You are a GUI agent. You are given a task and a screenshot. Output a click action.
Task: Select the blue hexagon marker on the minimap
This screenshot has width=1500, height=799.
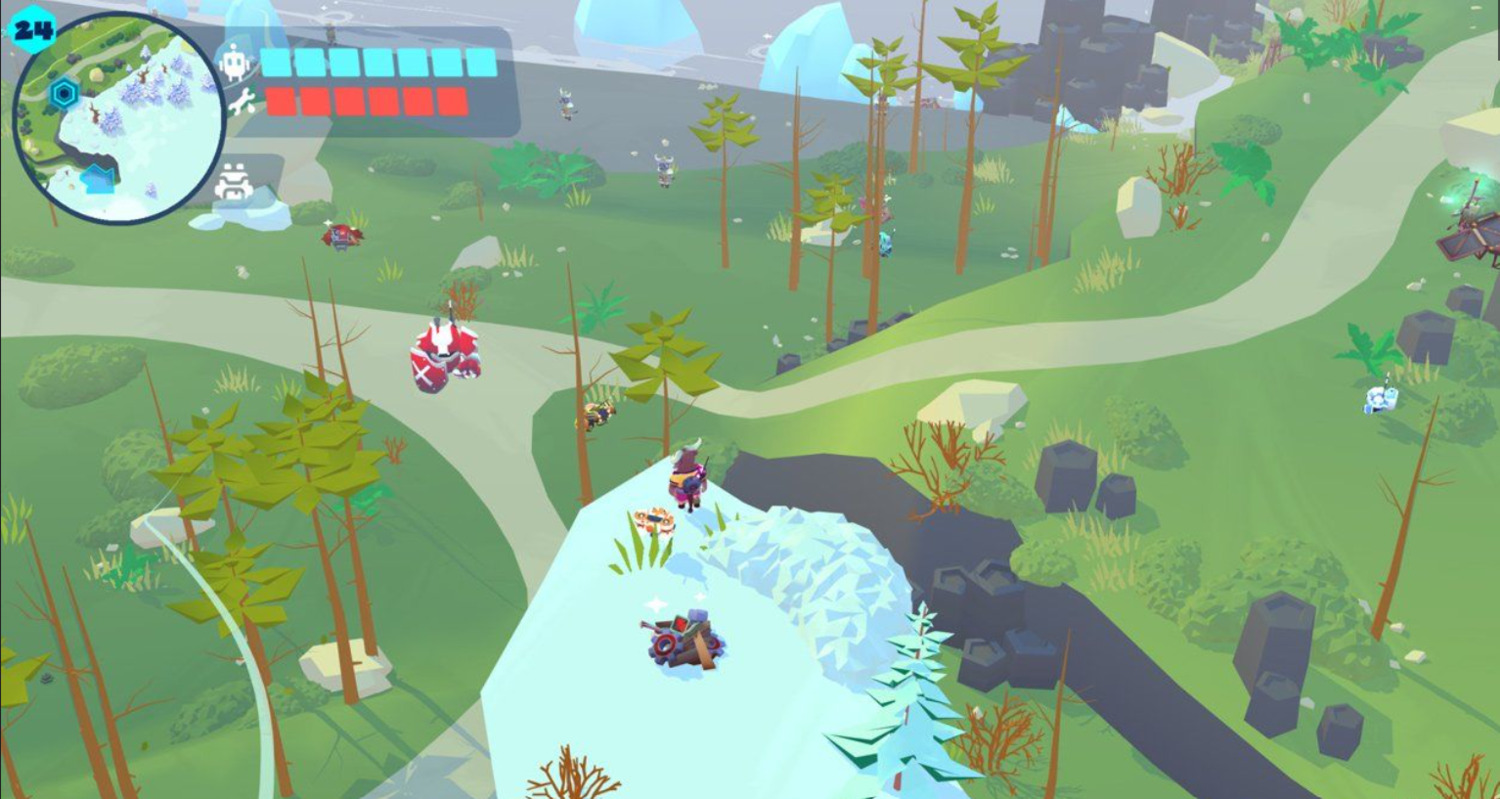(63, 94)
